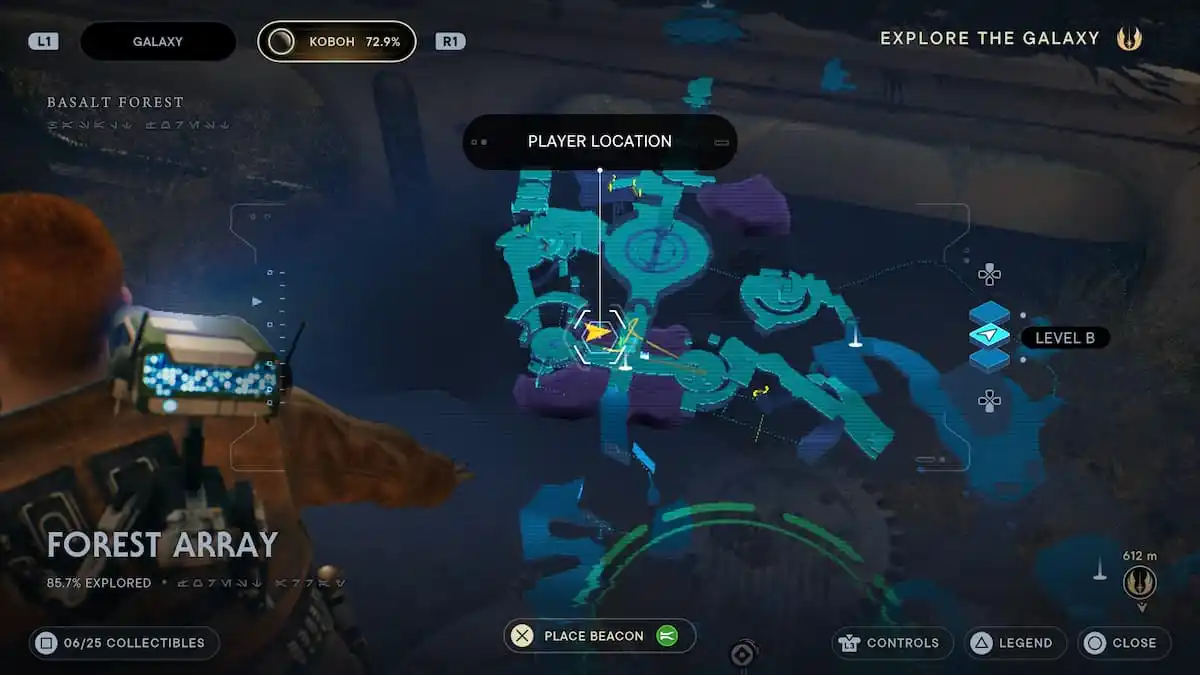Click the Player Location tooltip label
The height and width of the screenshot is (675, 1200).
pos(600,142)
